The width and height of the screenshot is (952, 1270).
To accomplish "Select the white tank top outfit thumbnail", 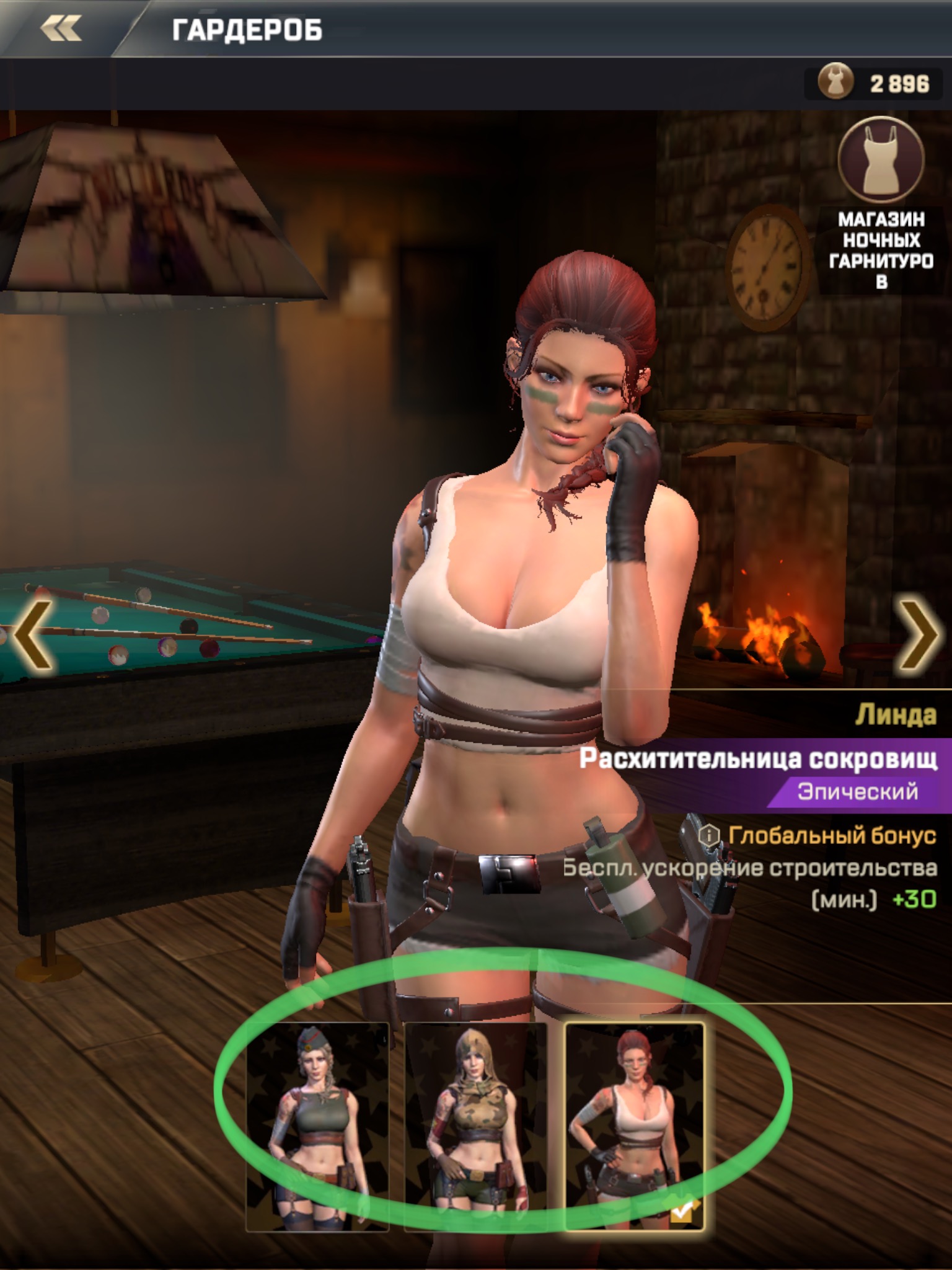I will click(635, 1126).
